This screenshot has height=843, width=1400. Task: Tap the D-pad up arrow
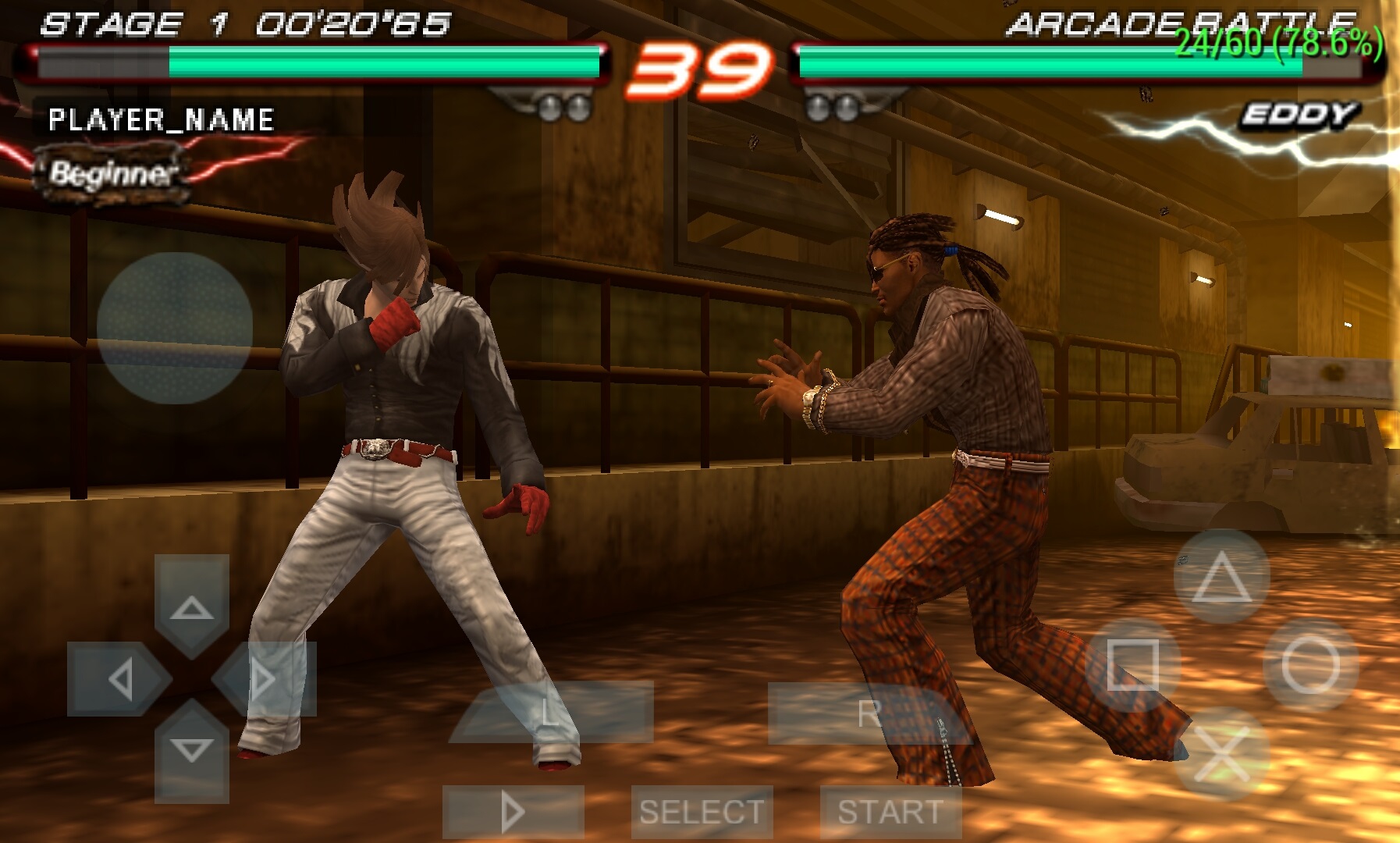tap(192, 605)
